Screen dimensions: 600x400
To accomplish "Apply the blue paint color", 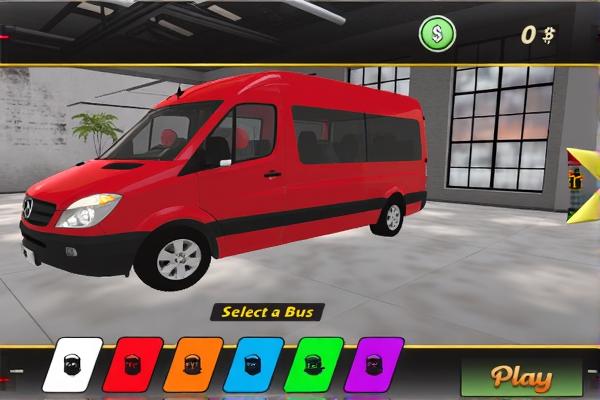I will 253,365.
